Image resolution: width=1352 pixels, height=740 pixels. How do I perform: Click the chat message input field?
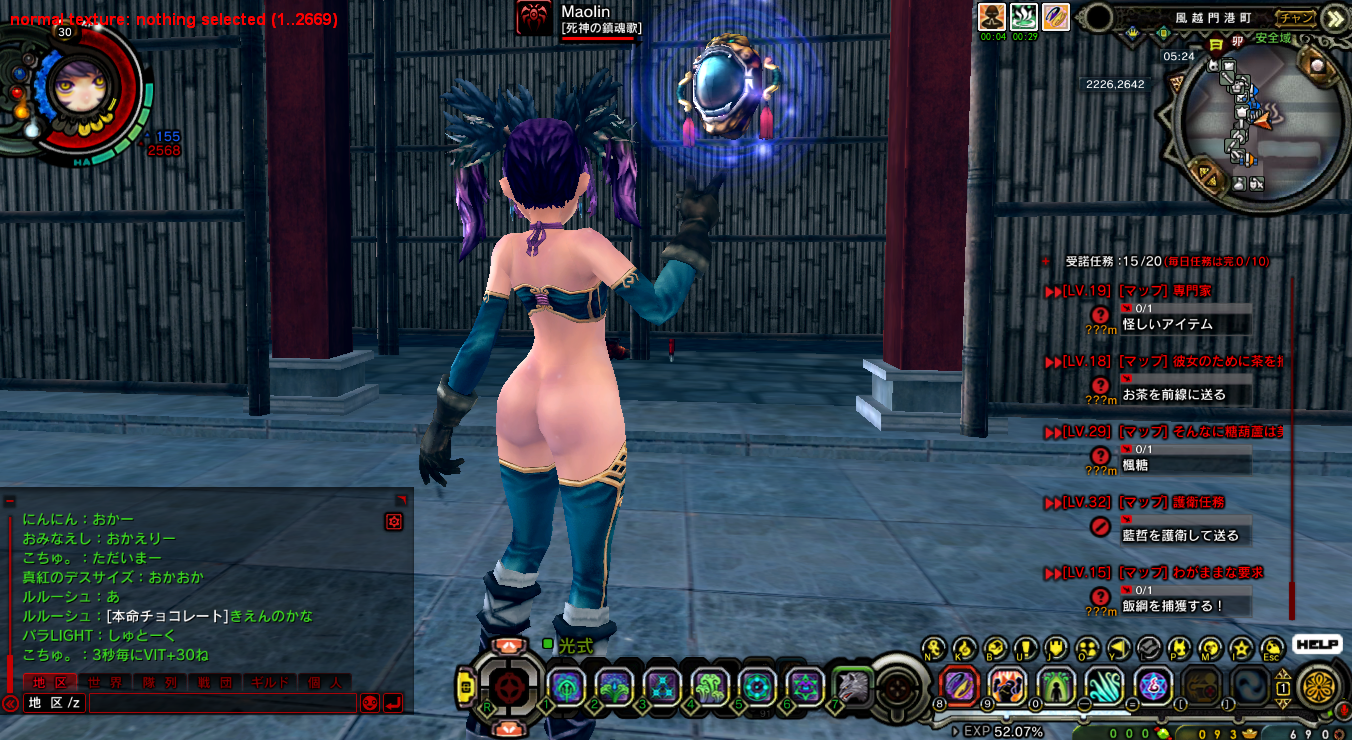pyautogui.click(x=222, y=703)
